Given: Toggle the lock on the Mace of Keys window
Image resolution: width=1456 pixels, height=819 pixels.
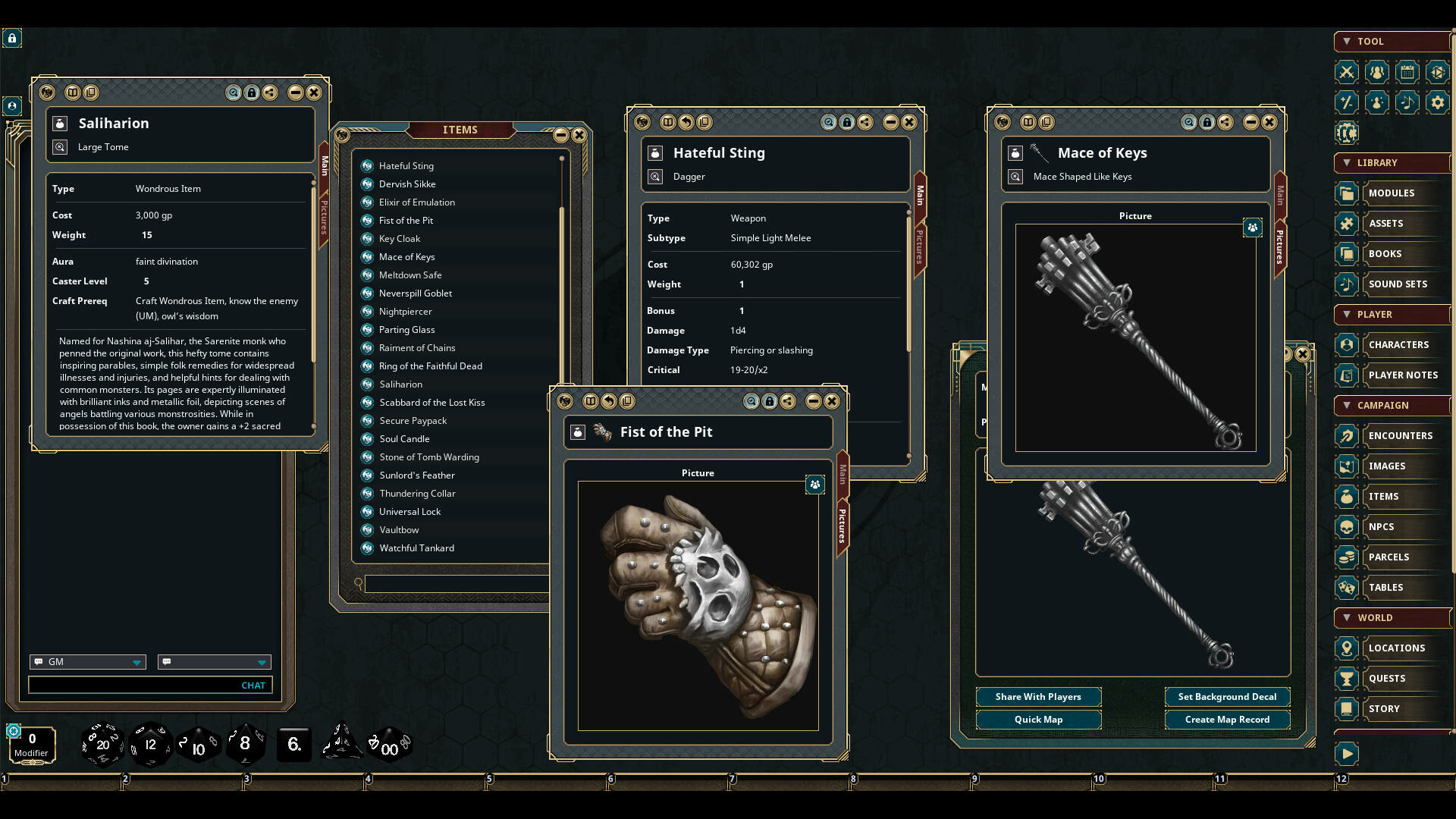Looking at the screenshot, I should click(1207, 122).
